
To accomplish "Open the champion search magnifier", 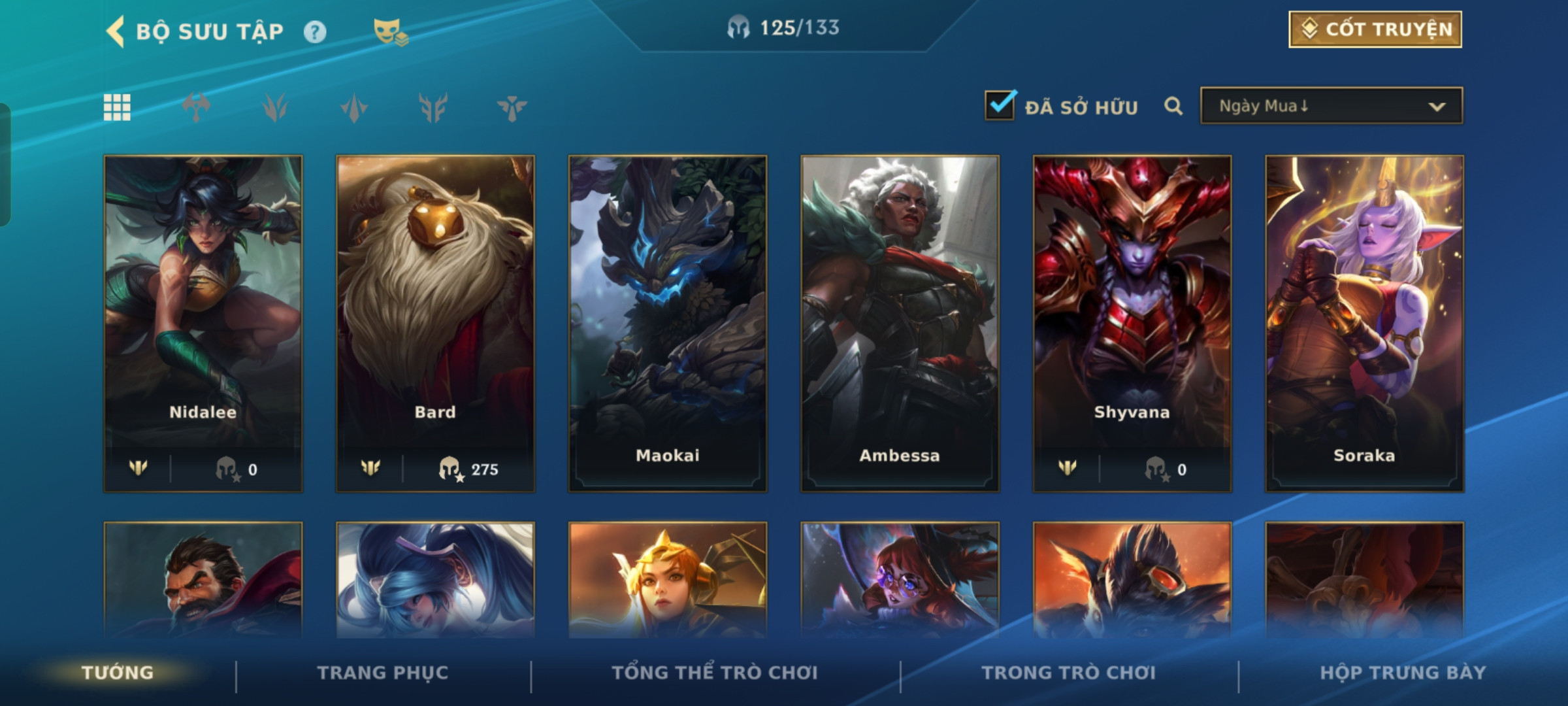I will tap(1173, 106).
